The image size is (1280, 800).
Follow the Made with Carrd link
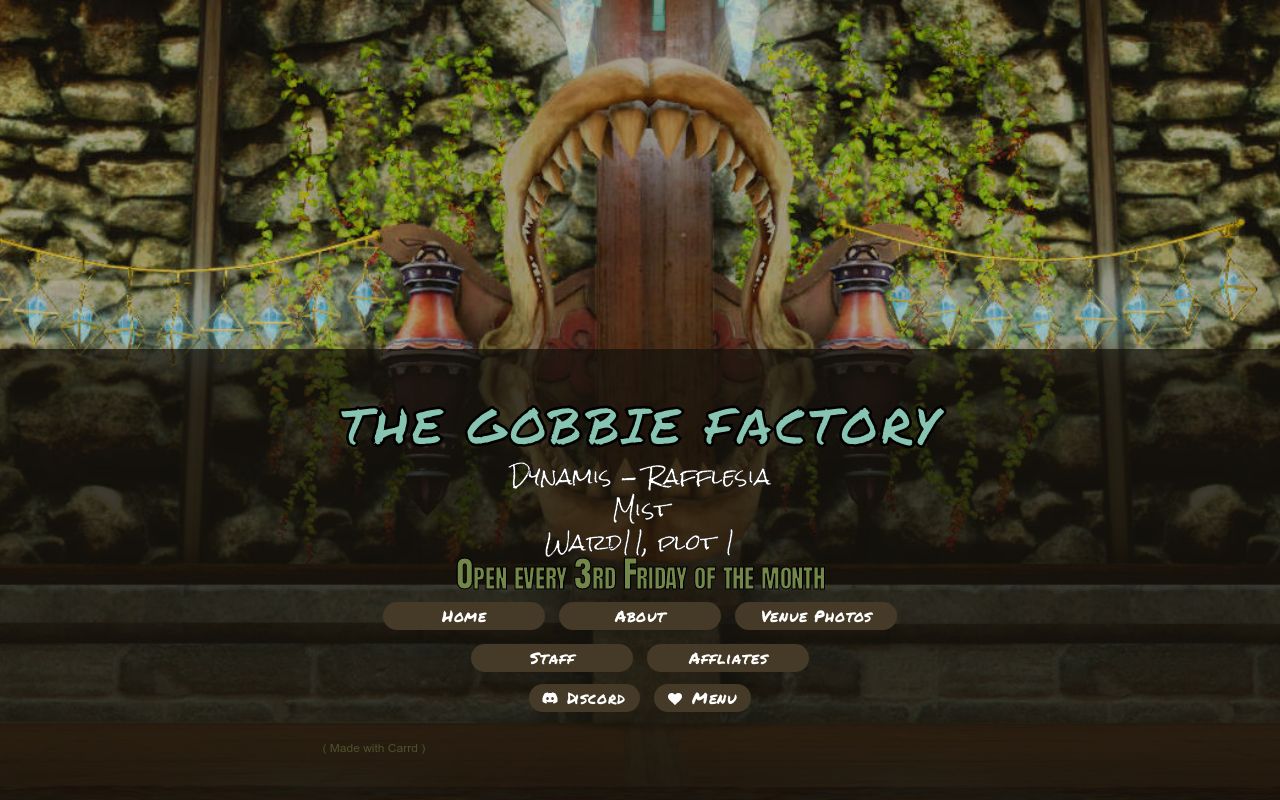tap(374, 747)
